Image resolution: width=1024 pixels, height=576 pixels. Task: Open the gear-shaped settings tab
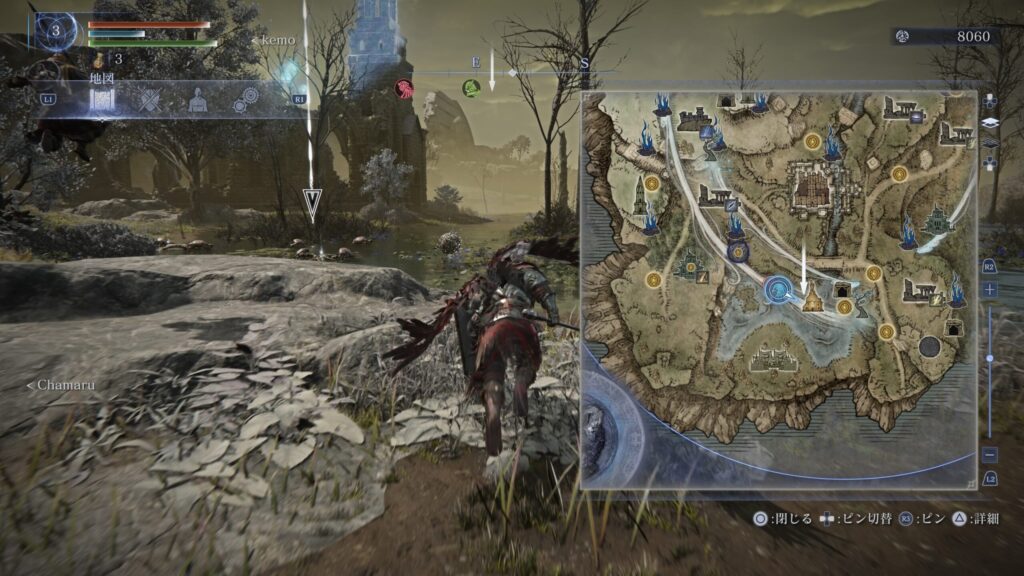point(245,100)
